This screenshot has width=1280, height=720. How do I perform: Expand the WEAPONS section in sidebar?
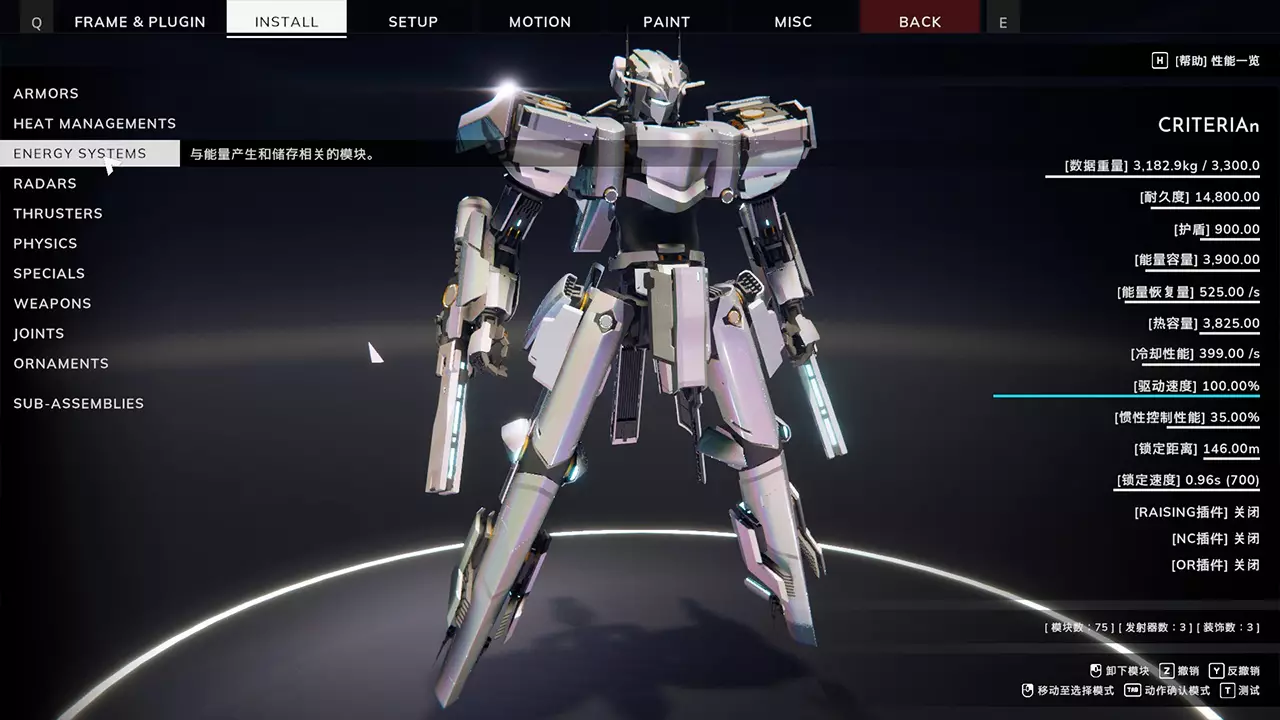52,303
